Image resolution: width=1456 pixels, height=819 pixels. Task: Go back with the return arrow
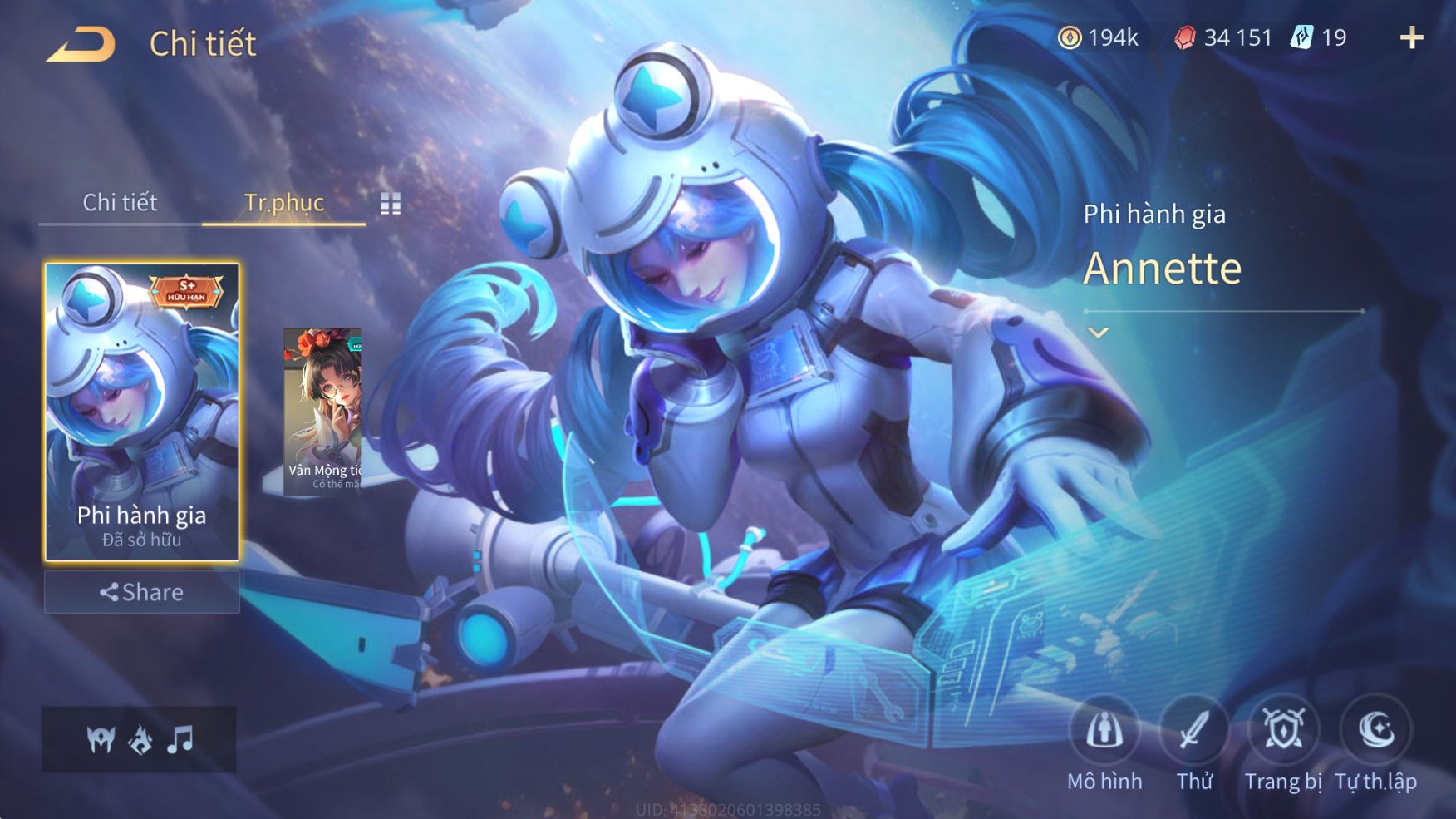pyautogui.click(x=81, y=44)
